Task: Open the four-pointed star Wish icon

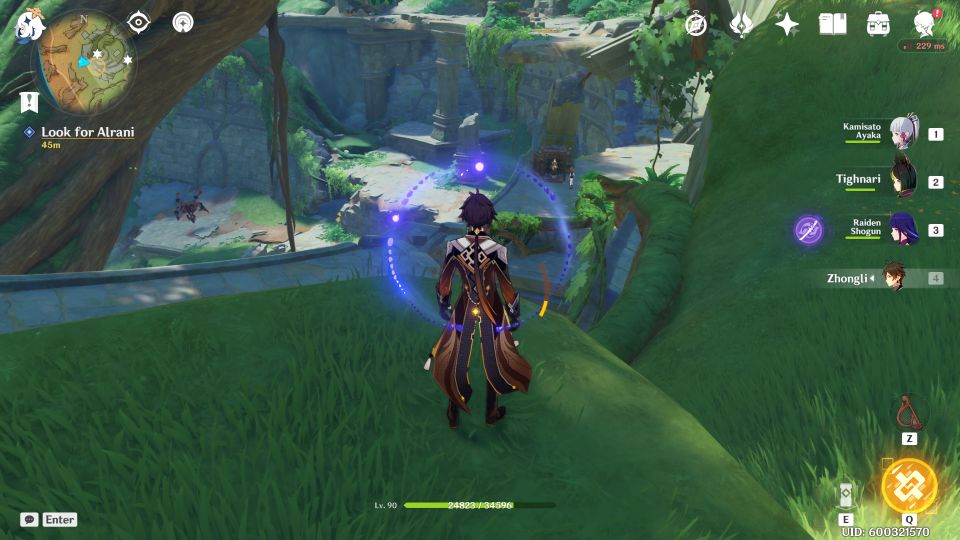Action: pos(787,23)
